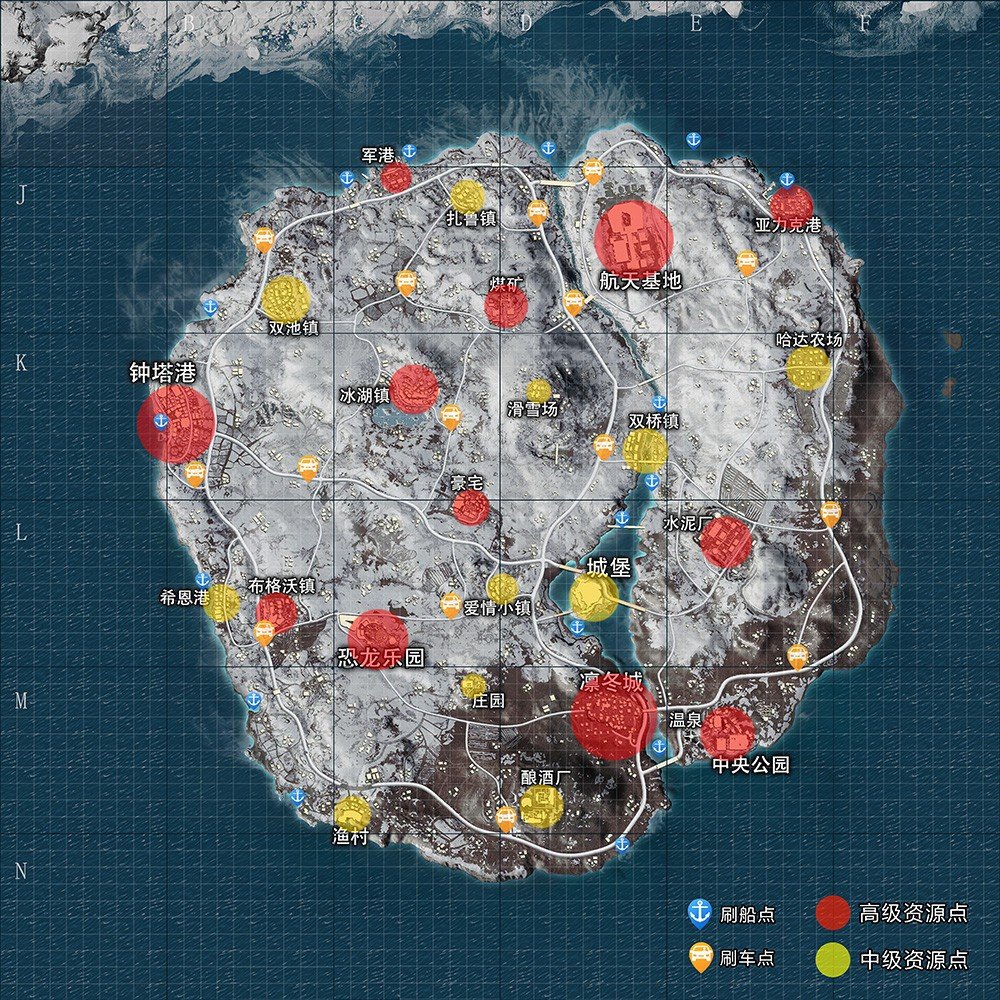Viewport: 1000px width, 1000px height.
Task: Choose the 哈达农场 mid-tier resource marker
Action: tap(807, 368)
